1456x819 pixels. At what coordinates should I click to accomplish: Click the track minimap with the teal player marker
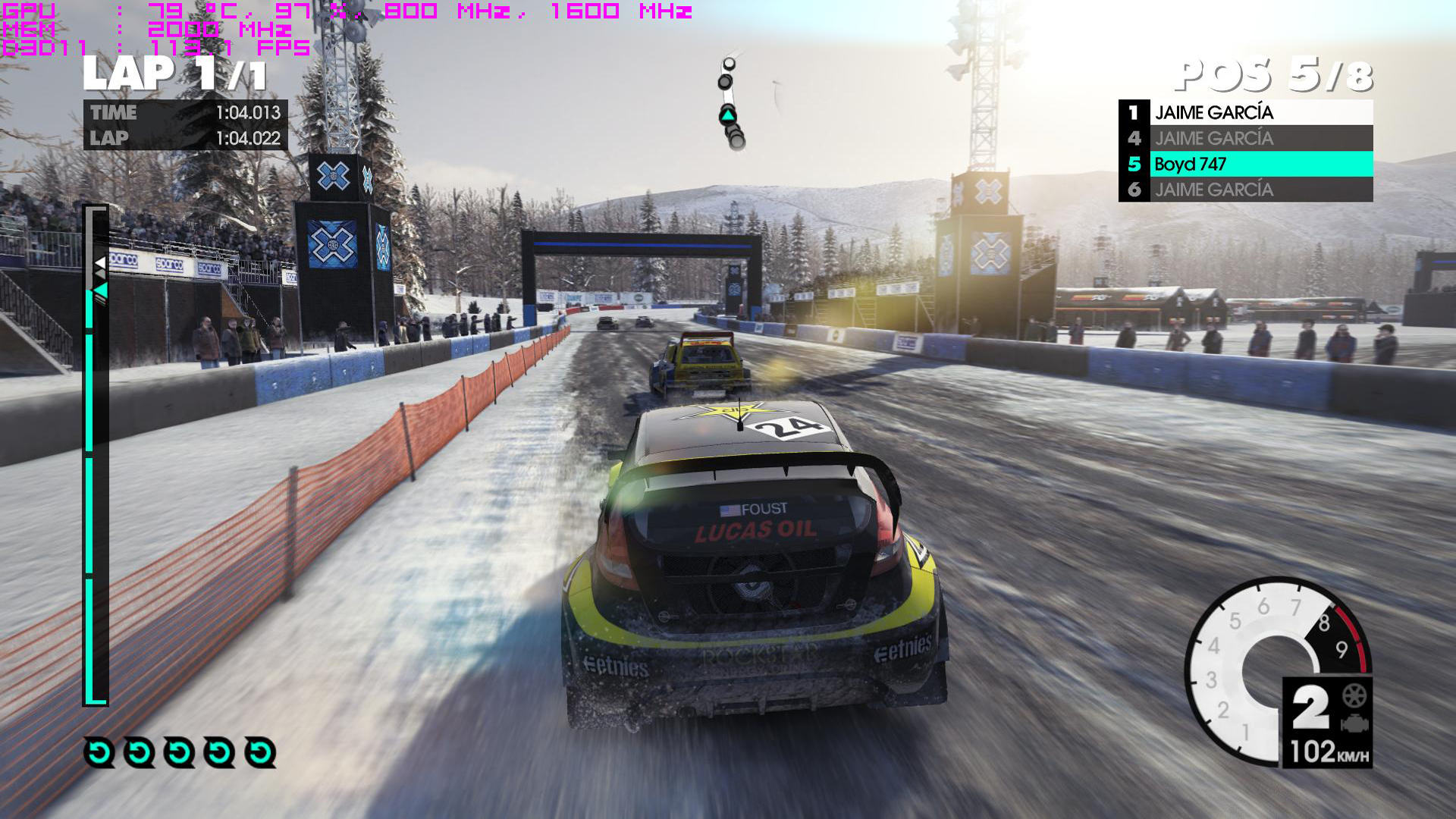pyautogui.click(x=730, y=106)
